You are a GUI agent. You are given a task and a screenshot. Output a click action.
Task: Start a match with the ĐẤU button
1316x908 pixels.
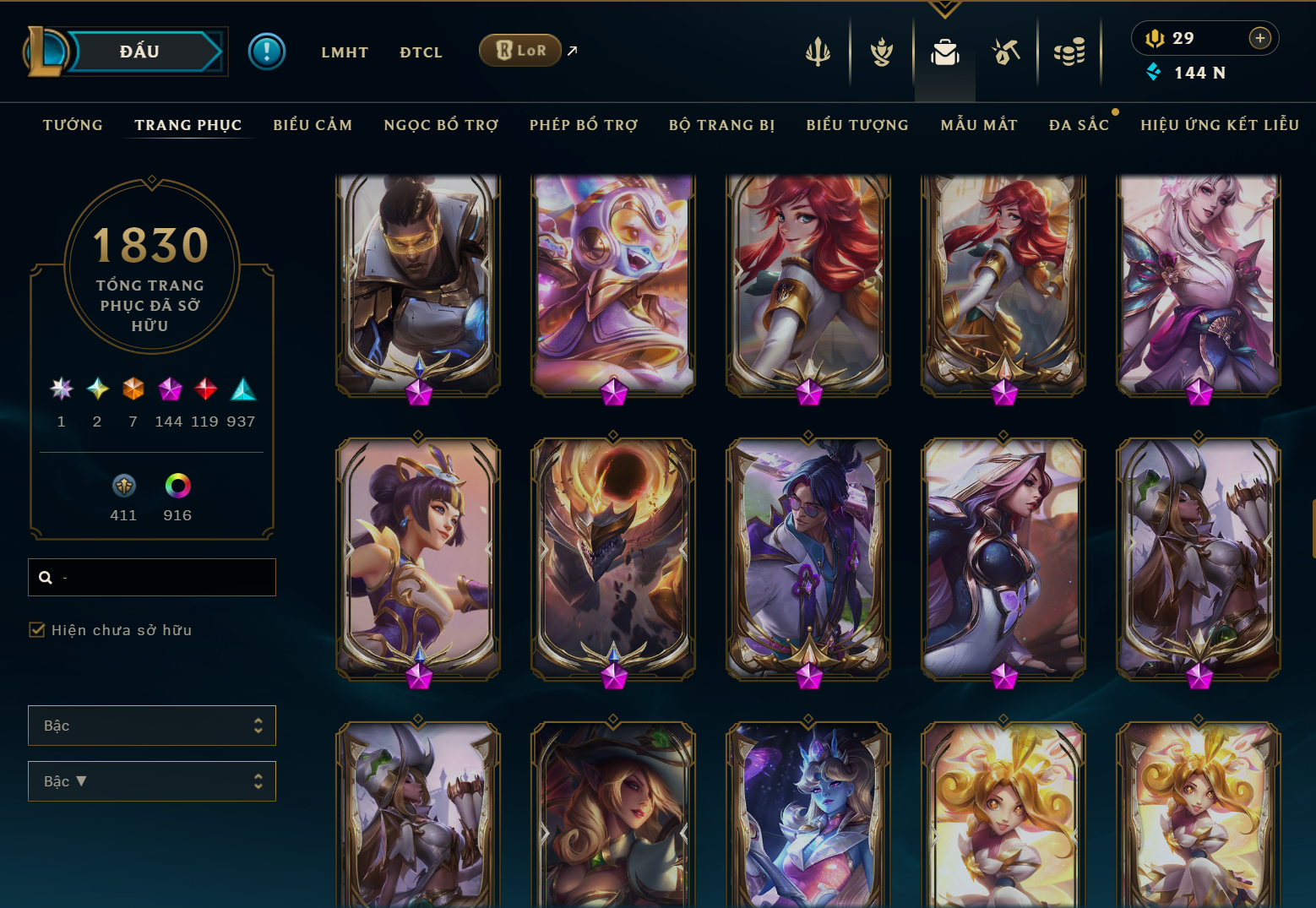click(140, 52)
